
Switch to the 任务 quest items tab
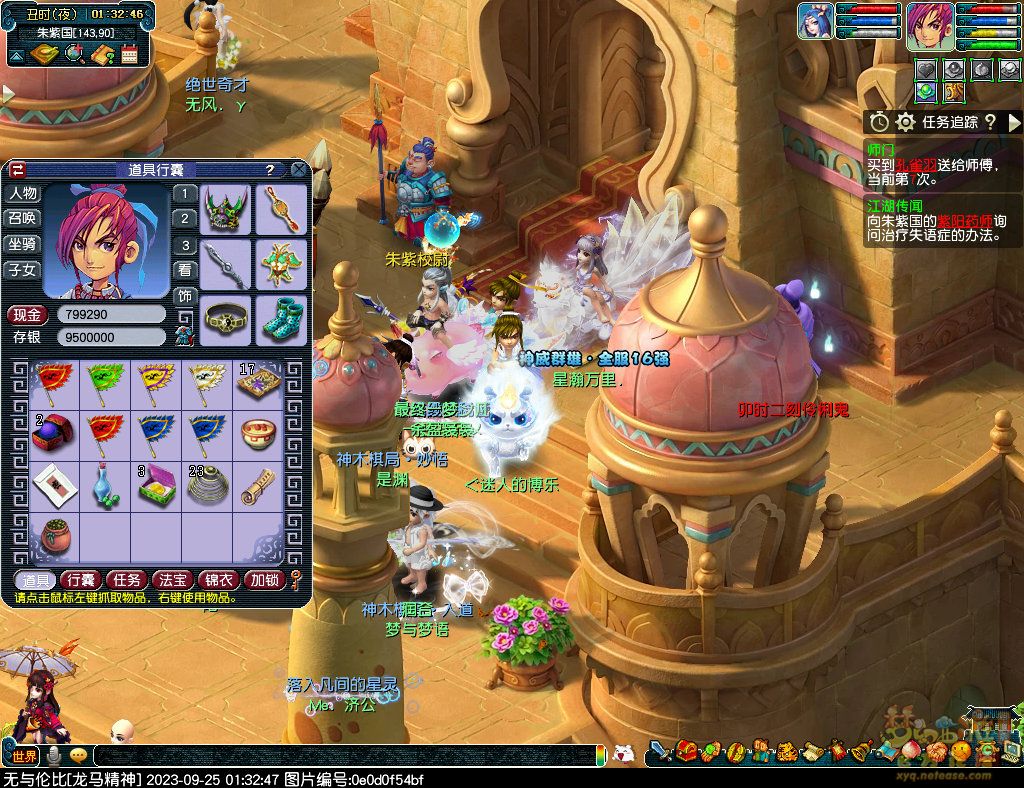click(126, 580)
